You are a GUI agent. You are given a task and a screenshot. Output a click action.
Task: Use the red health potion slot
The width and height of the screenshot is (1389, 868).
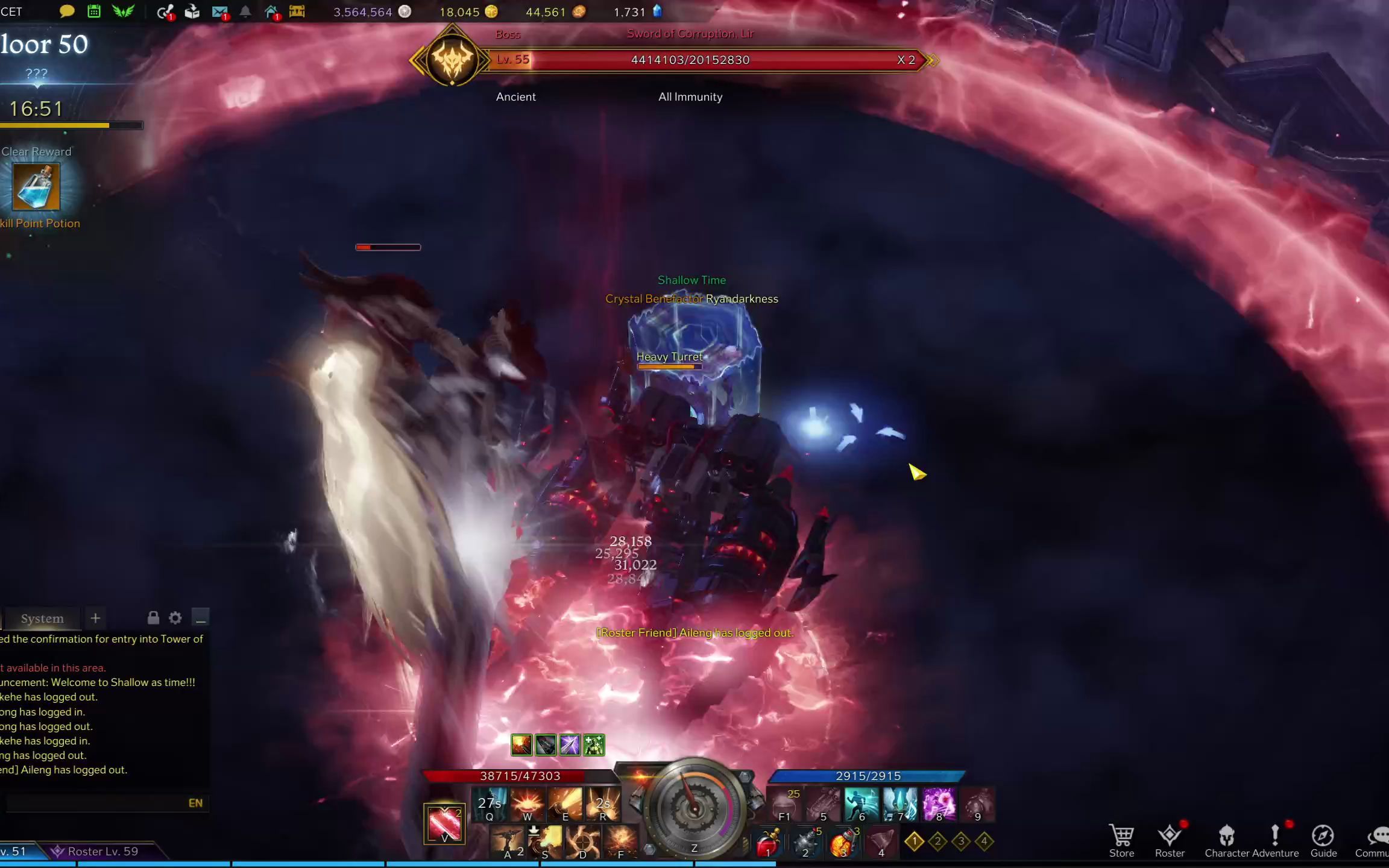(767, 841)
